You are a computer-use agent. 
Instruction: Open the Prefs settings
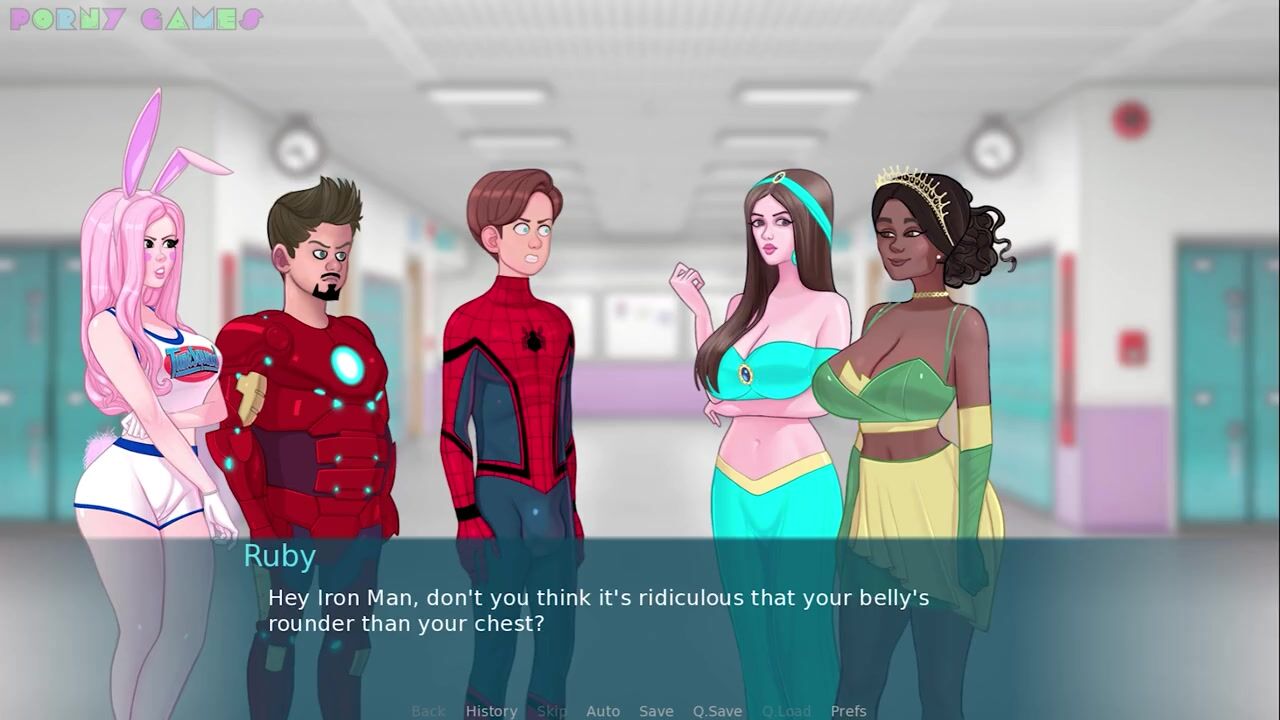848,711
